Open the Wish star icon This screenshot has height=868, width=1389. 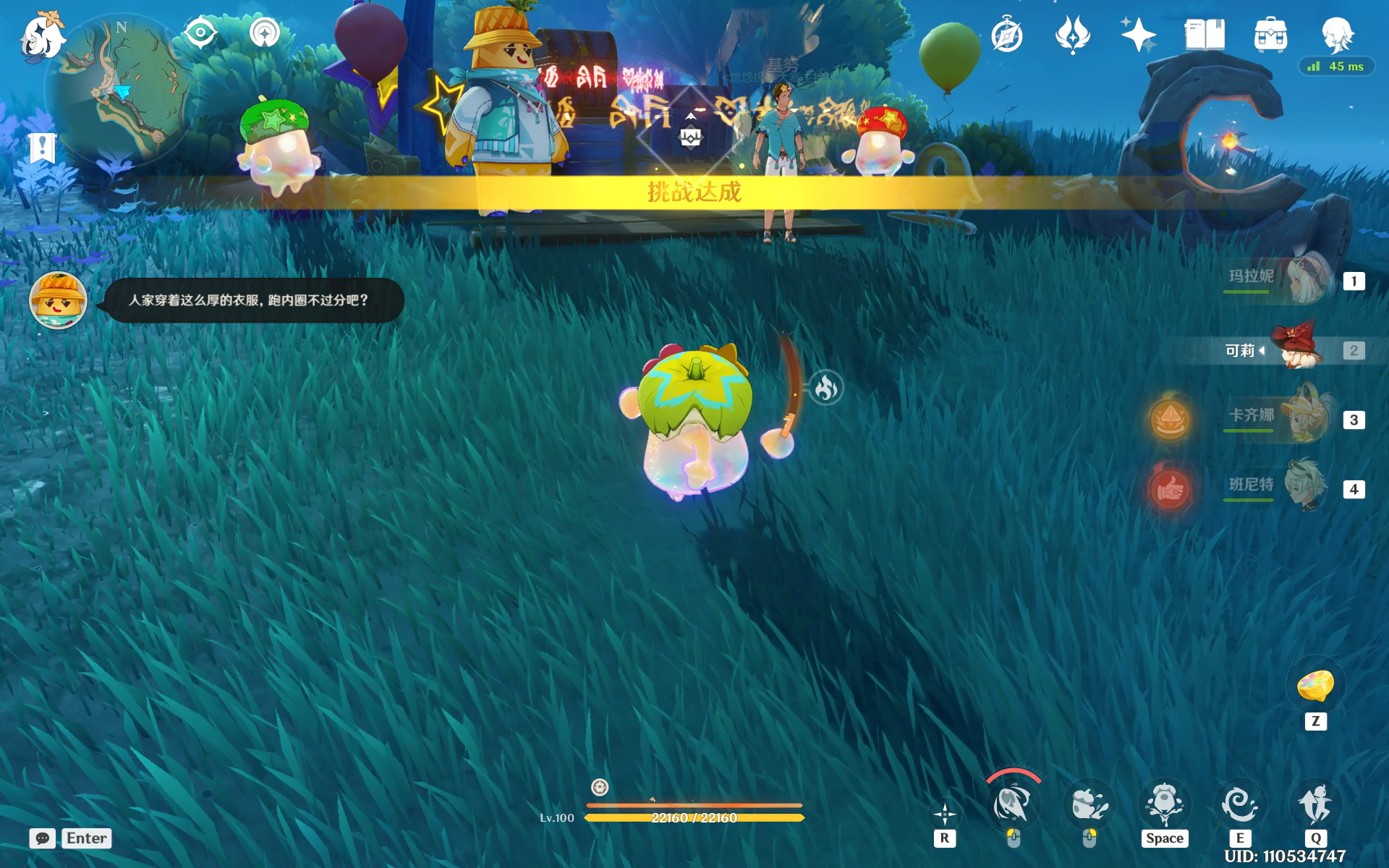(x=1138, y=35)
